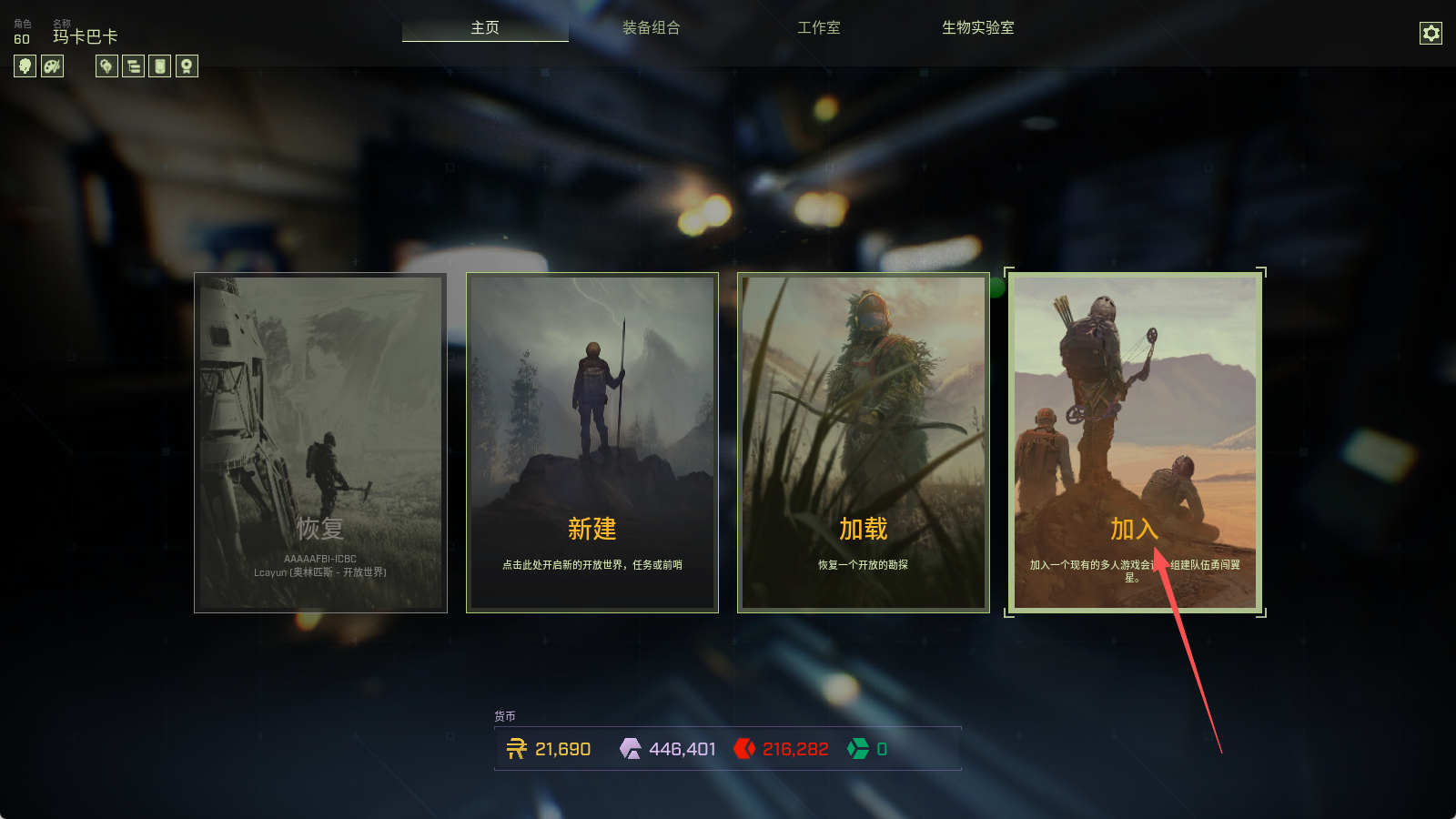Select the 加载 load game card
1456x819 pixels.
[863, 442]
